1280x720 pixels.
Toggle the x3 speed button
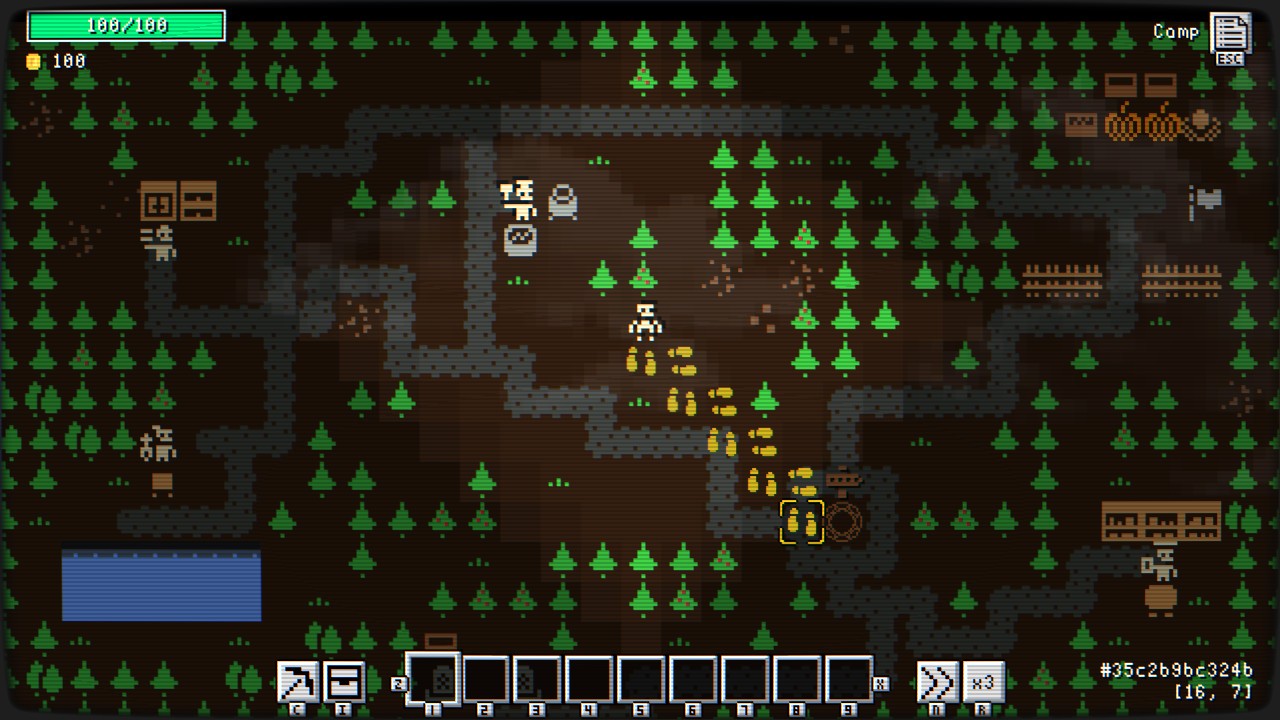pyautogui.click(x=983, y=682)
